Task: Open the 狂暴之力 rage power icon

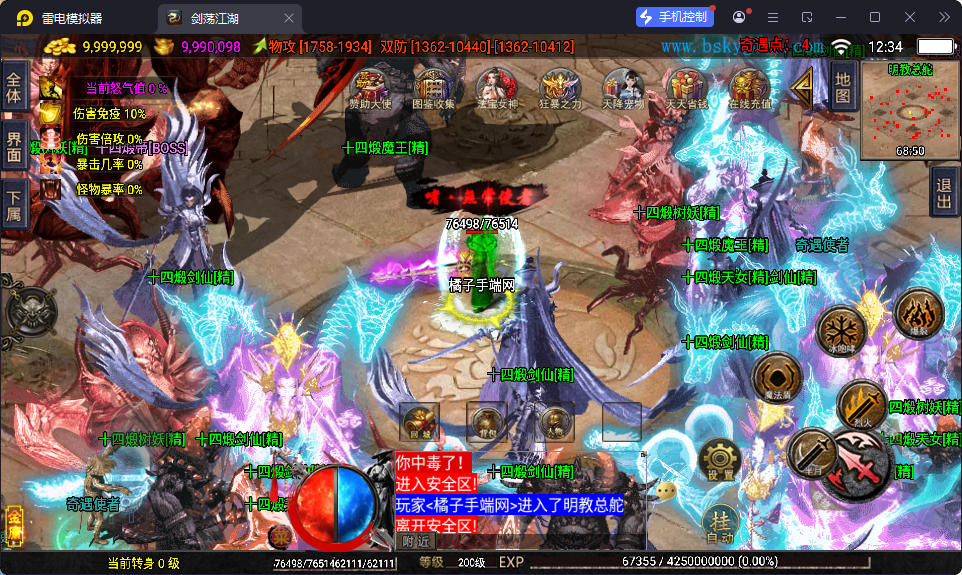Action: tap(559, 88)
